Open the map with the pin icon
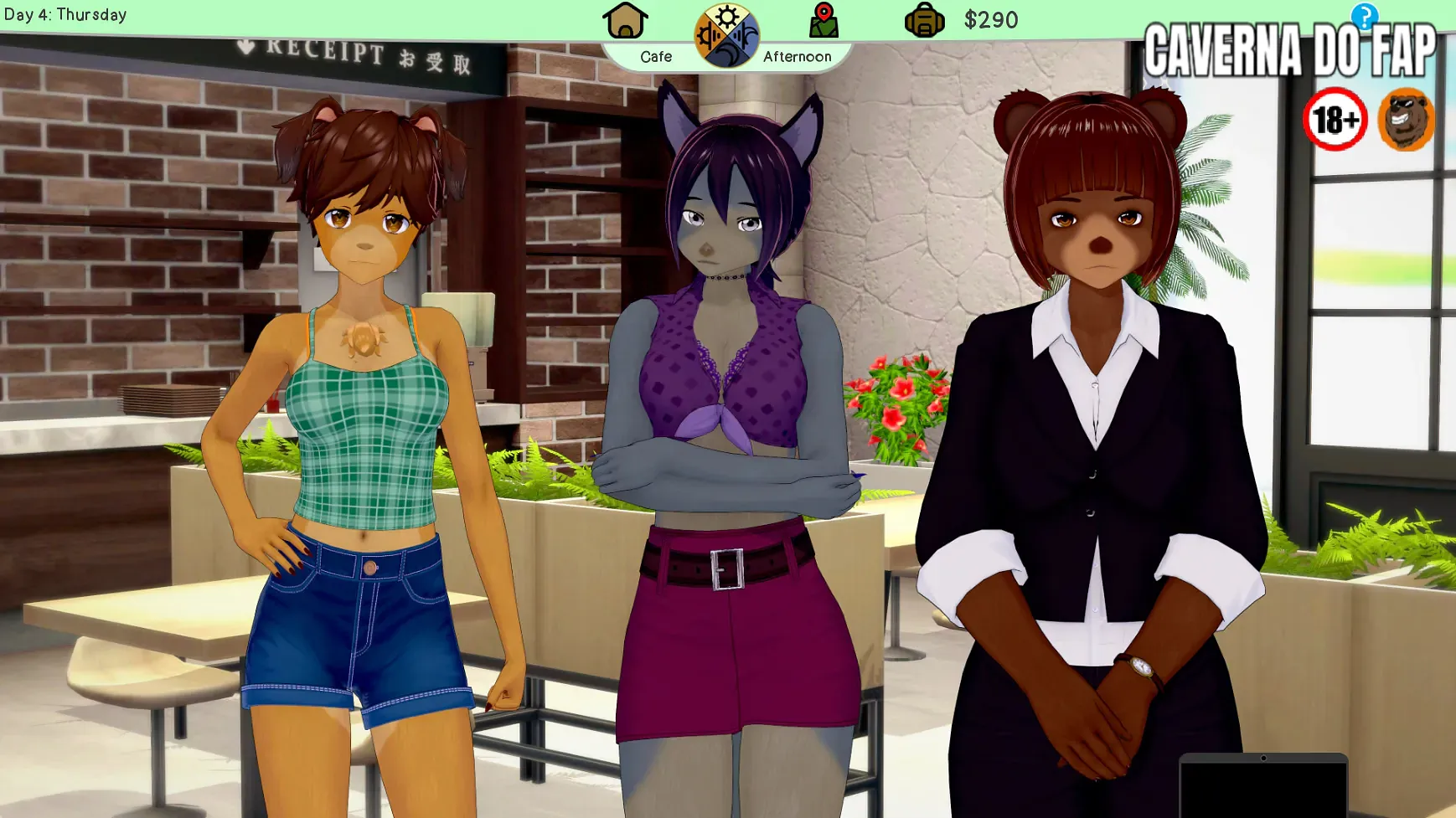Image resolution: width=1456 pixels, height=818 pixels. pos(824,21)
